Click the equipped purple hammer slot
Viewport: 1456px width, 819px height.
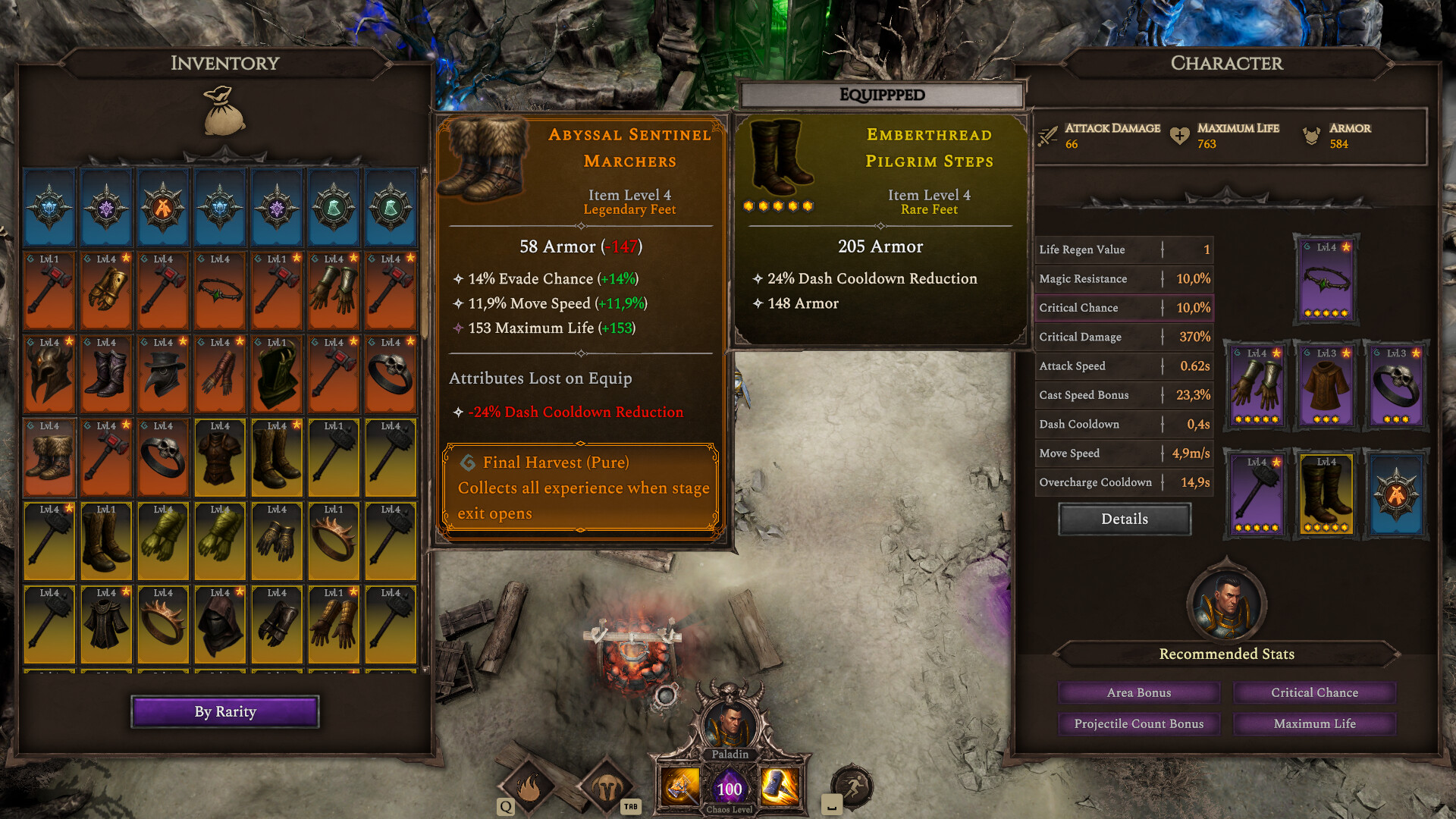click(1256, 494)
